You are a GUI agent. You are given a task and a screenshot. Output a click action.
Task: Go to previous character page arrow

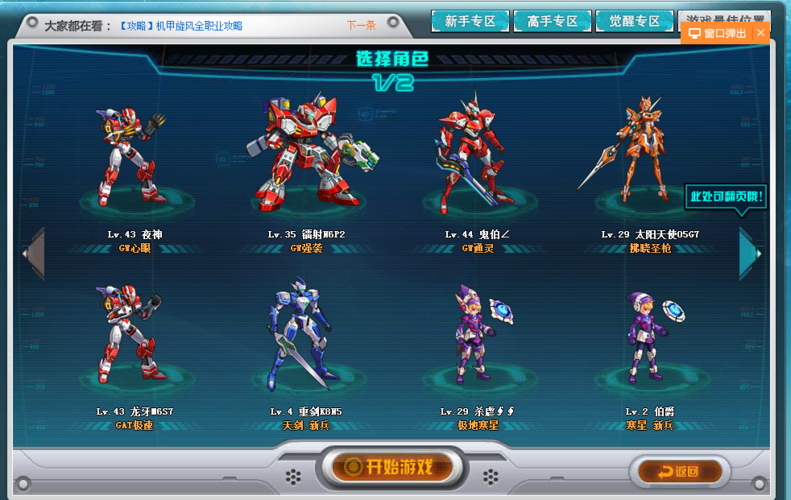pos(34,253)
